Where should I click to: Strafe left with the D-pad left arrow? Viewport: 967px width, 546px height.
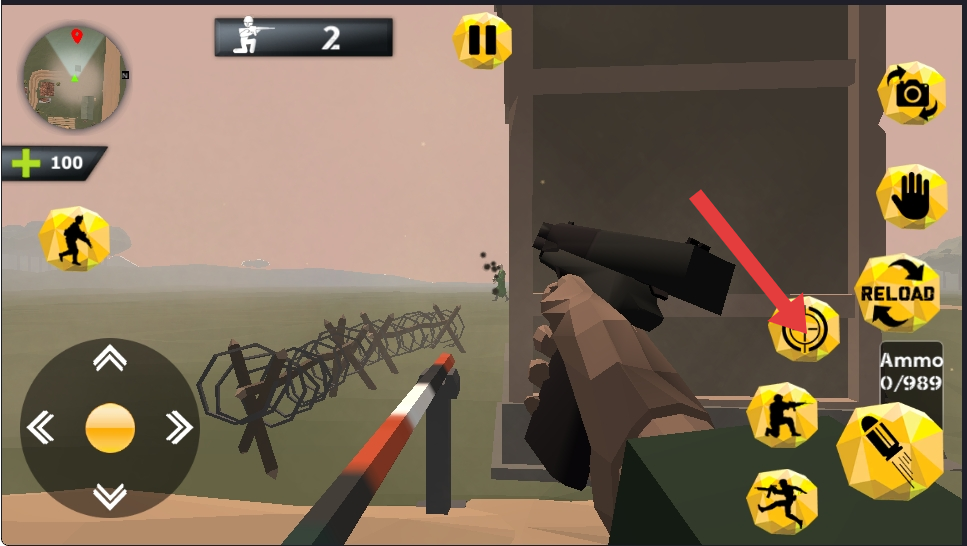(x=41, y=428)
